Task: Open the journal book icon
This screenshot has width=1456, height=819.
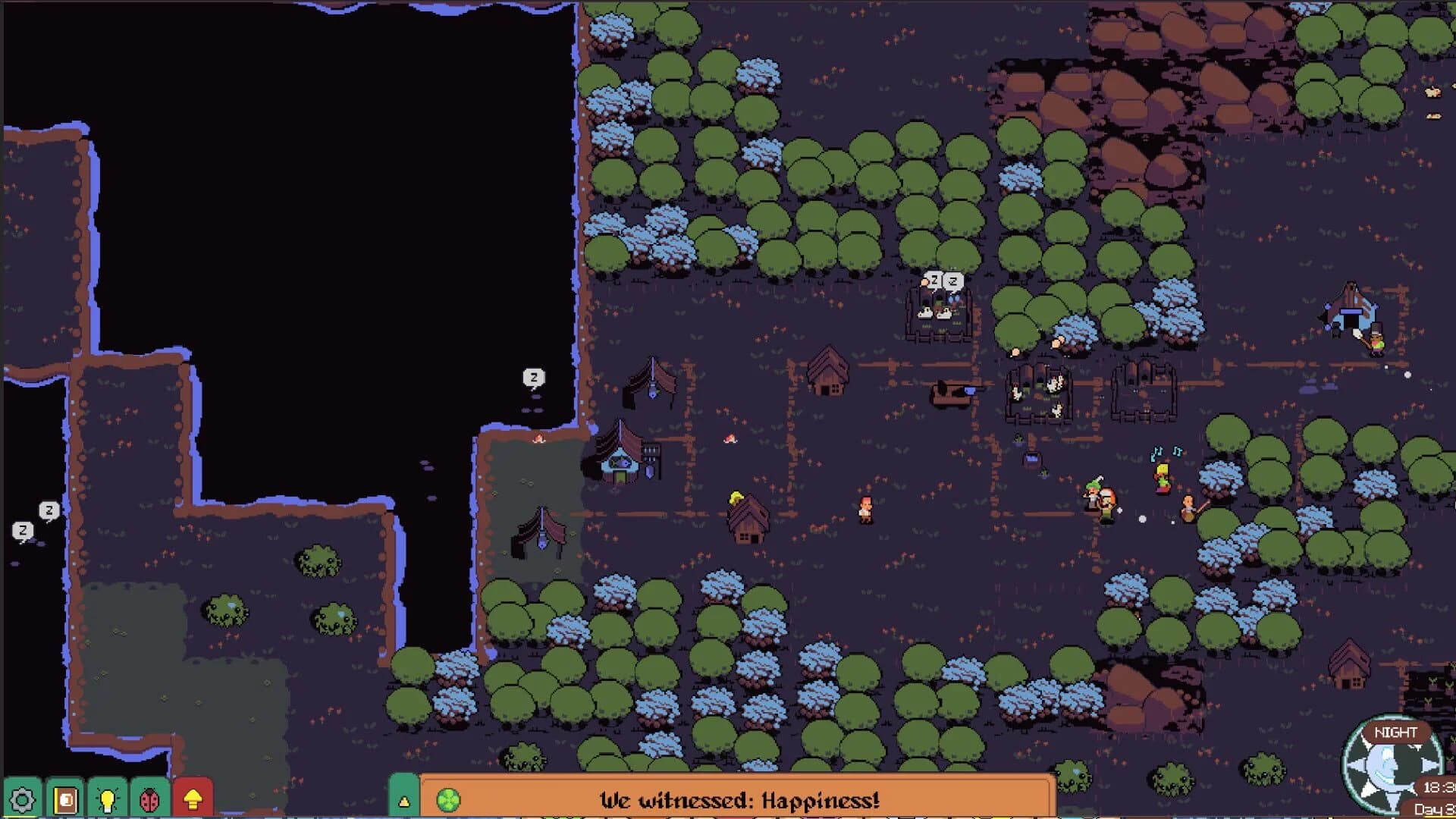Action: [x=65, y=798]
